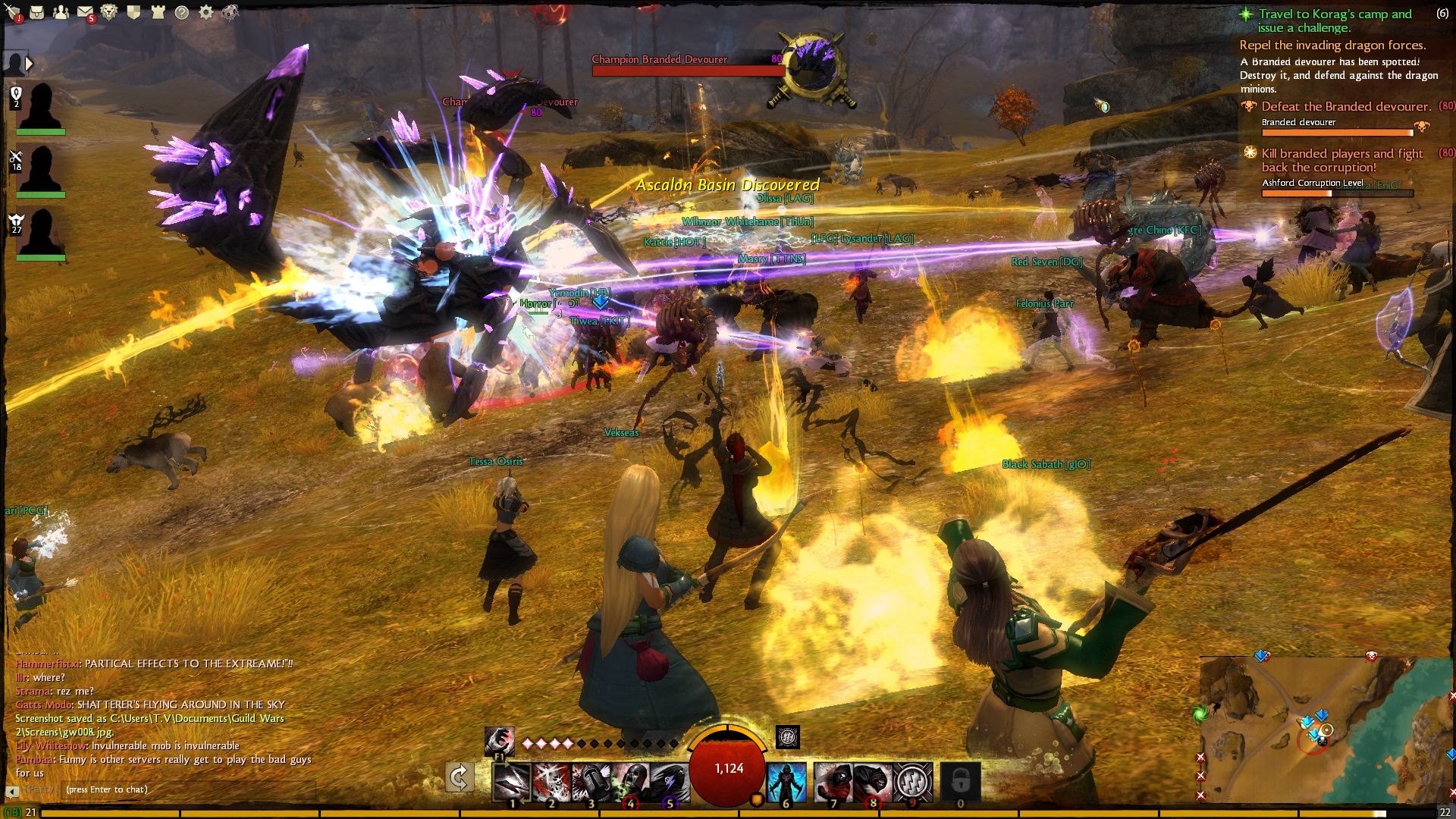Activate the F1 grabbing hand skill
The image size is (1456, 819).
(499, 741)
